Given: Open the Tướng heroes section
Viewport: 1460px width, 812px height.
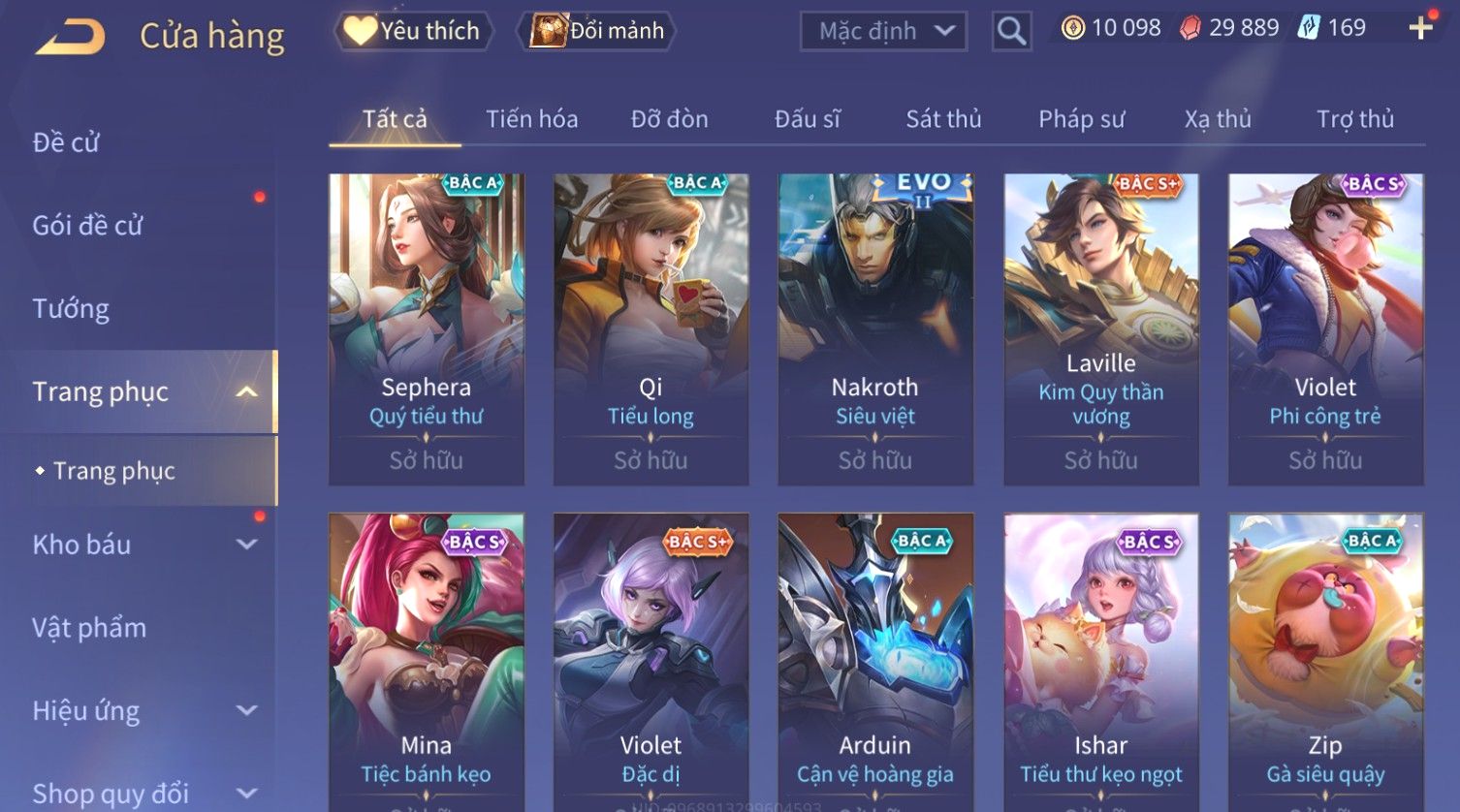Looking at the screenshot, I should [x=71, y=309].
